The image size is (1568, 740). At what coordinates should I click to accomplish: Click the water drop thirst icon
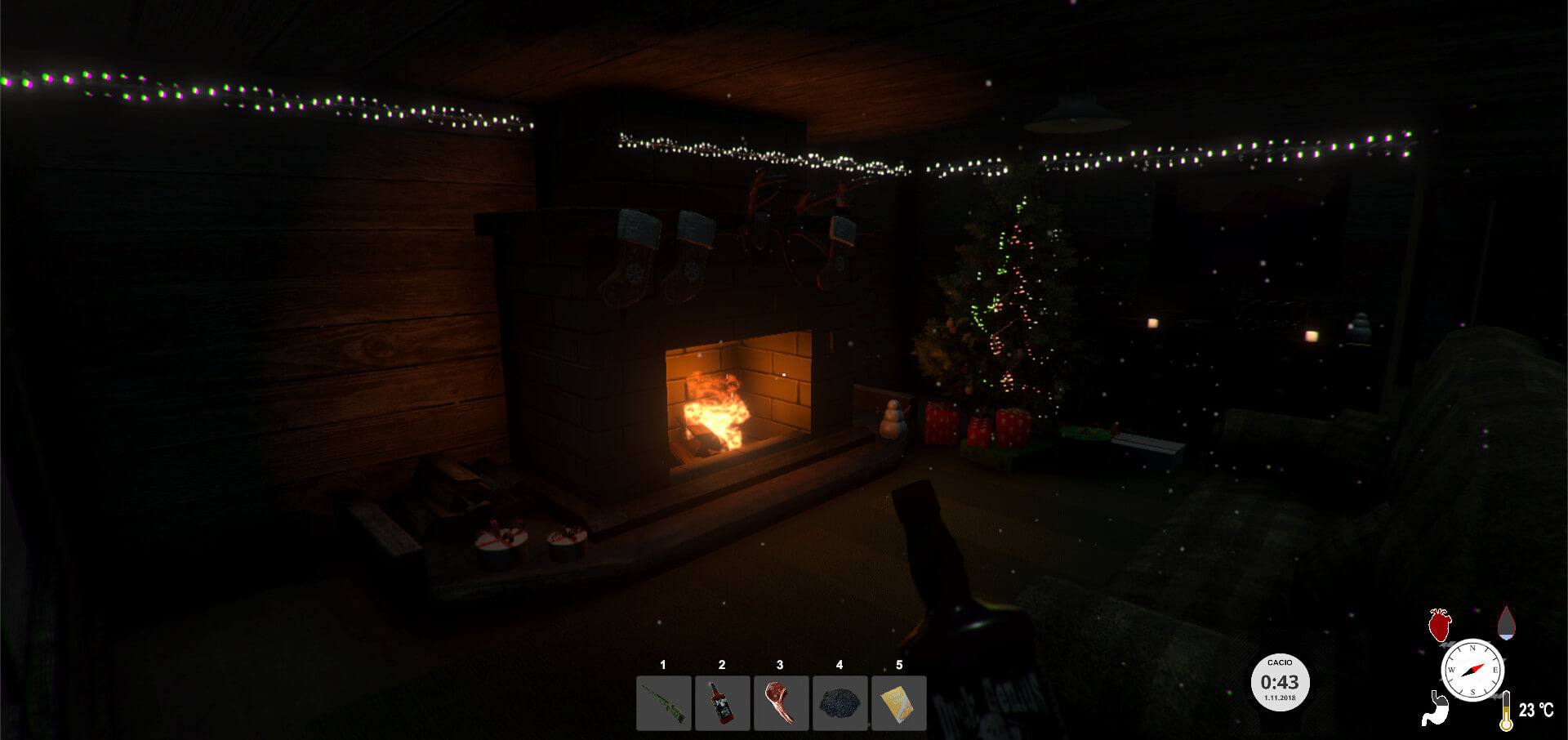point(1506,623)
